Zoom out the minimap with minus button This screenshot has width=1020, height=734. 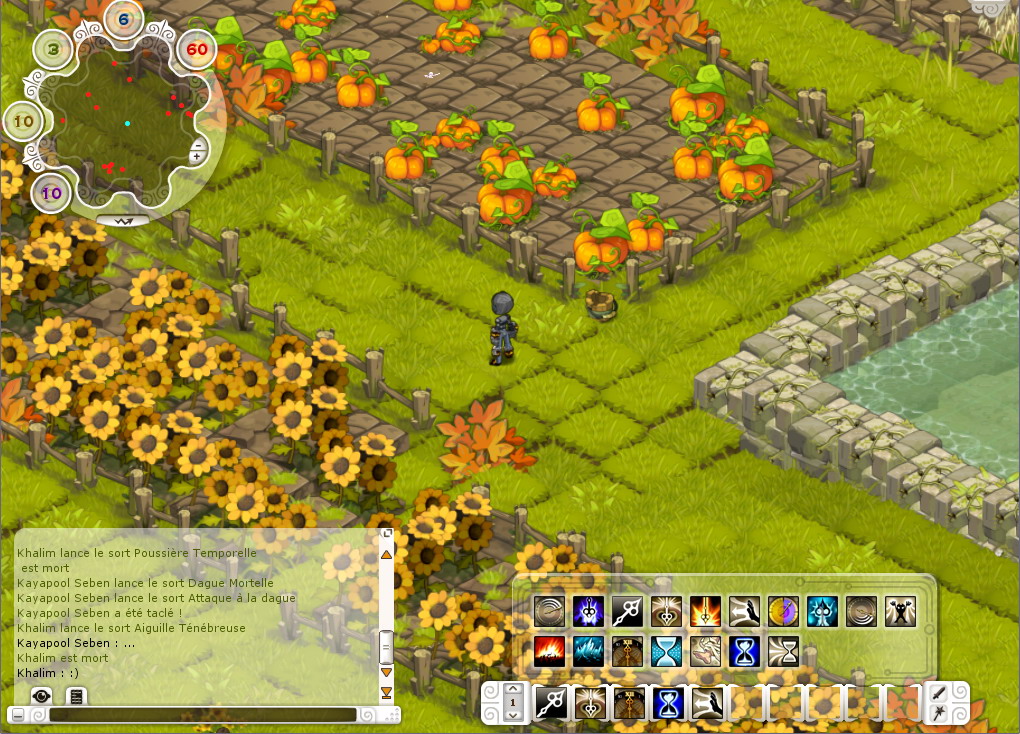click(198, 146)
